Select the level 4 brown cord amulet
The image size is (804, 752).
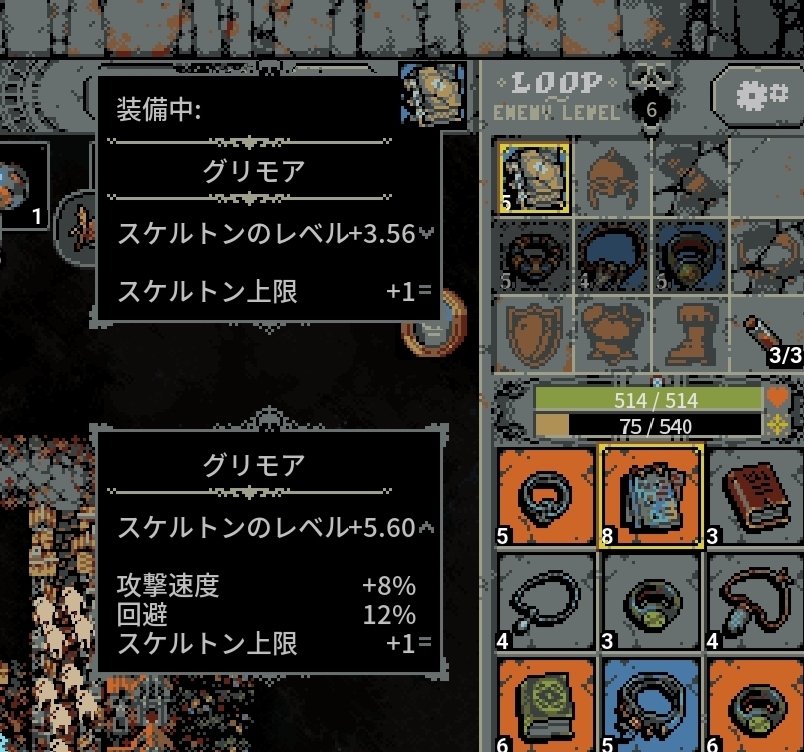point(756,602)
